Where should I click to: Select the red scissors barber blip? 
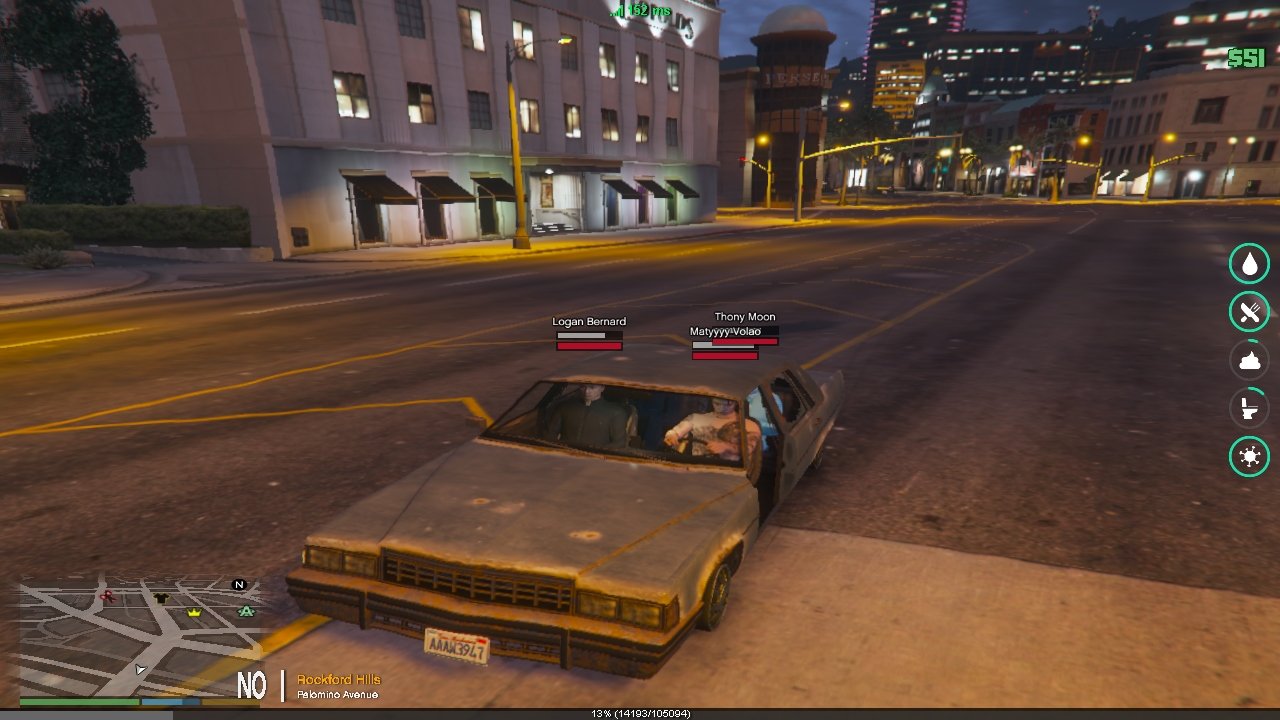107,597
